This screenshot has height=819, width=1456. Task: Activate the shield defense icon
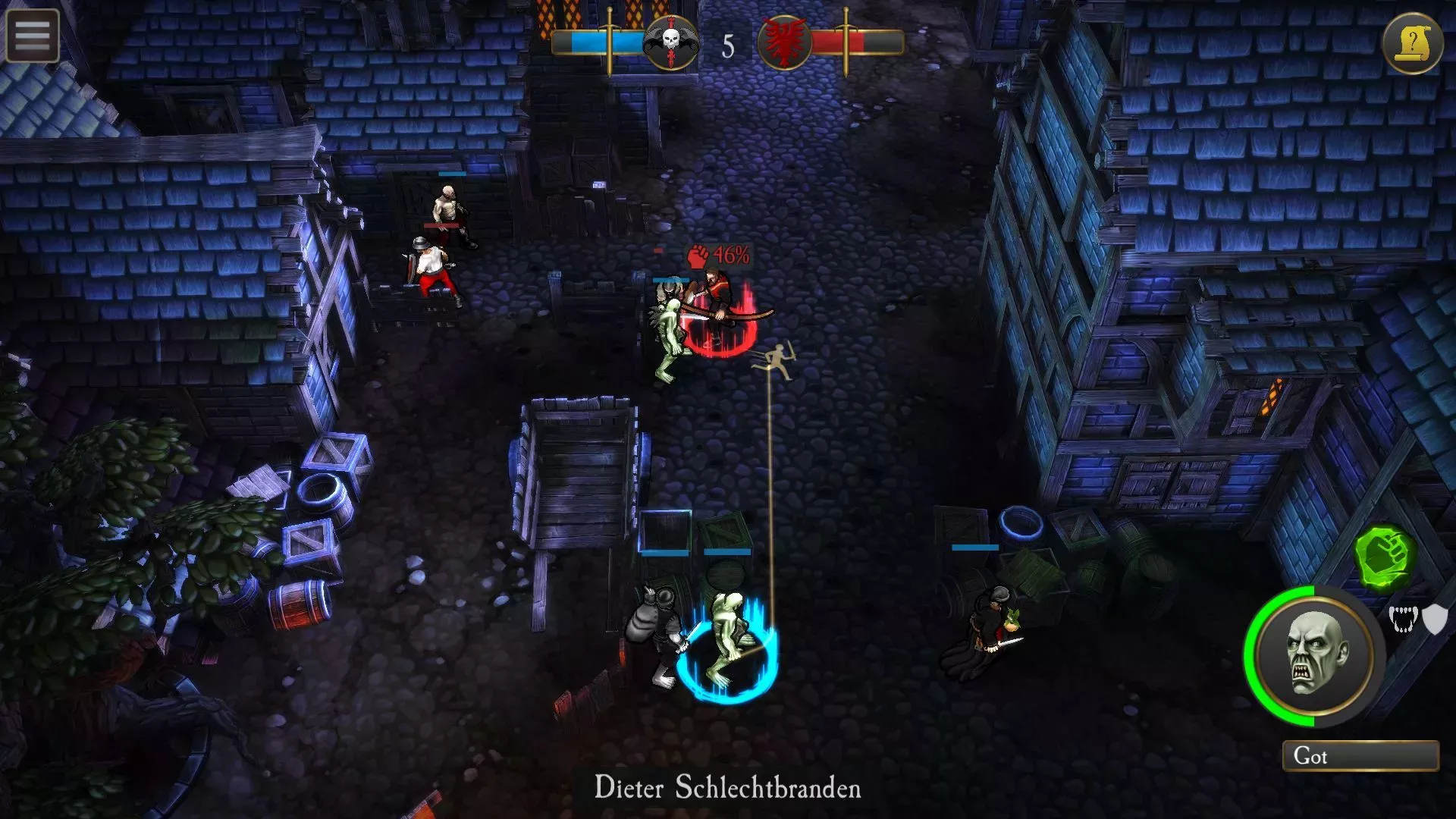click(1435, 619)
